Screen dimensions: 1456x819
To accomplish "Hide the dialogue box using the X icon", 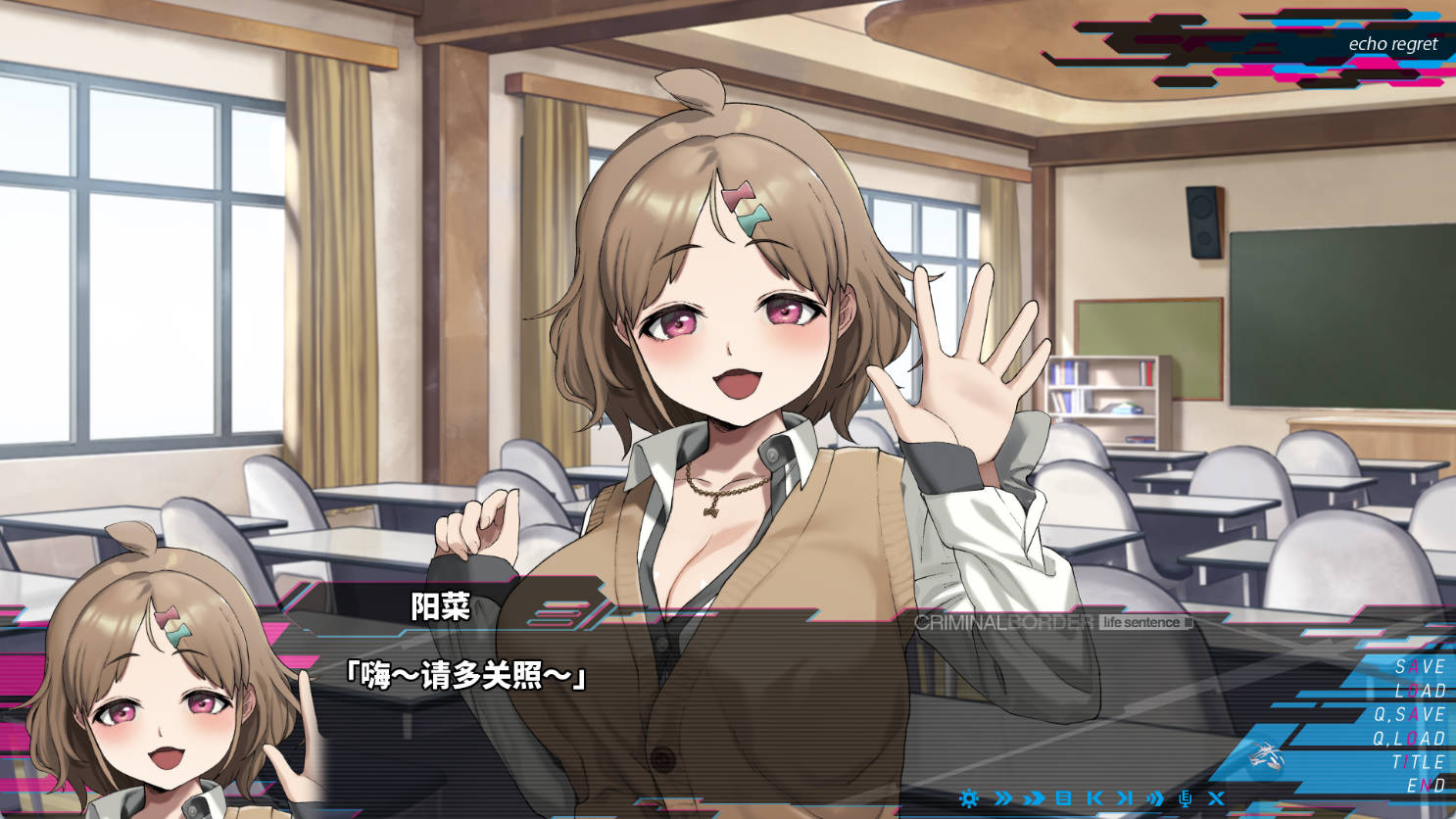I will pyautogui.click(x=1216, y=798).
